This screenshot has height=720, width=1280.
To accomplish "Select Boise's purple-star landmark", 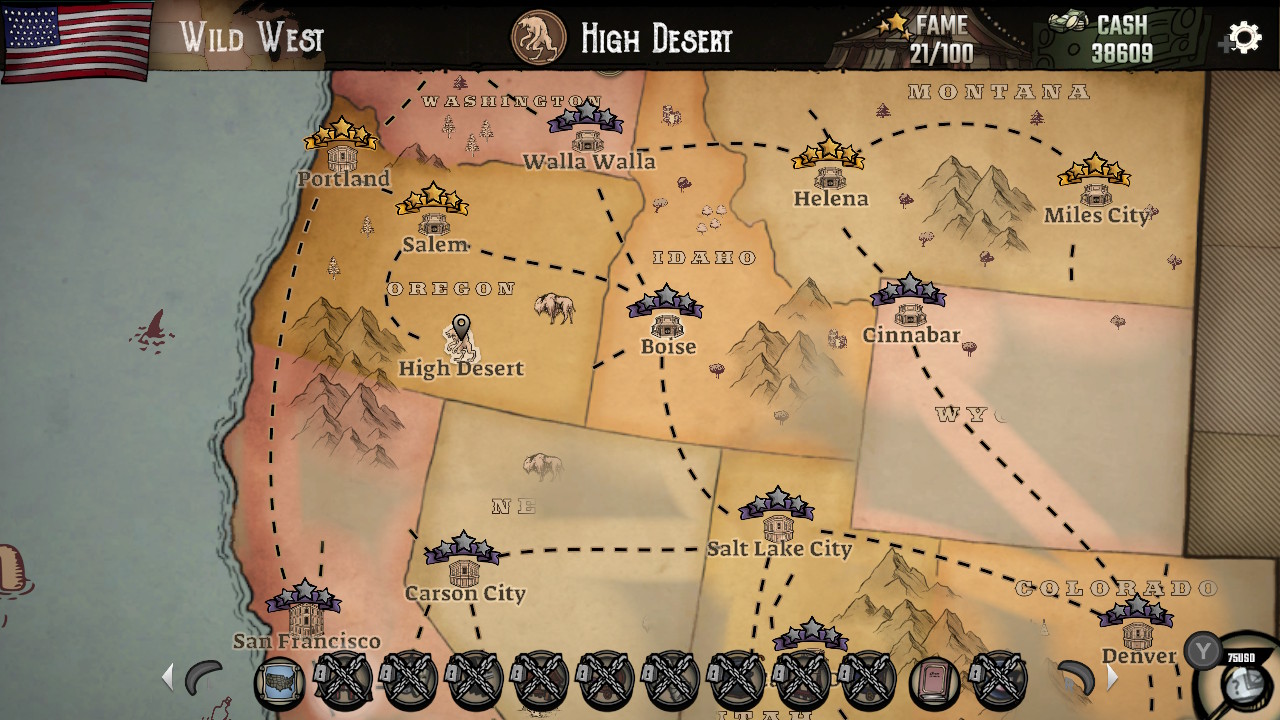I will pos(665,320).
